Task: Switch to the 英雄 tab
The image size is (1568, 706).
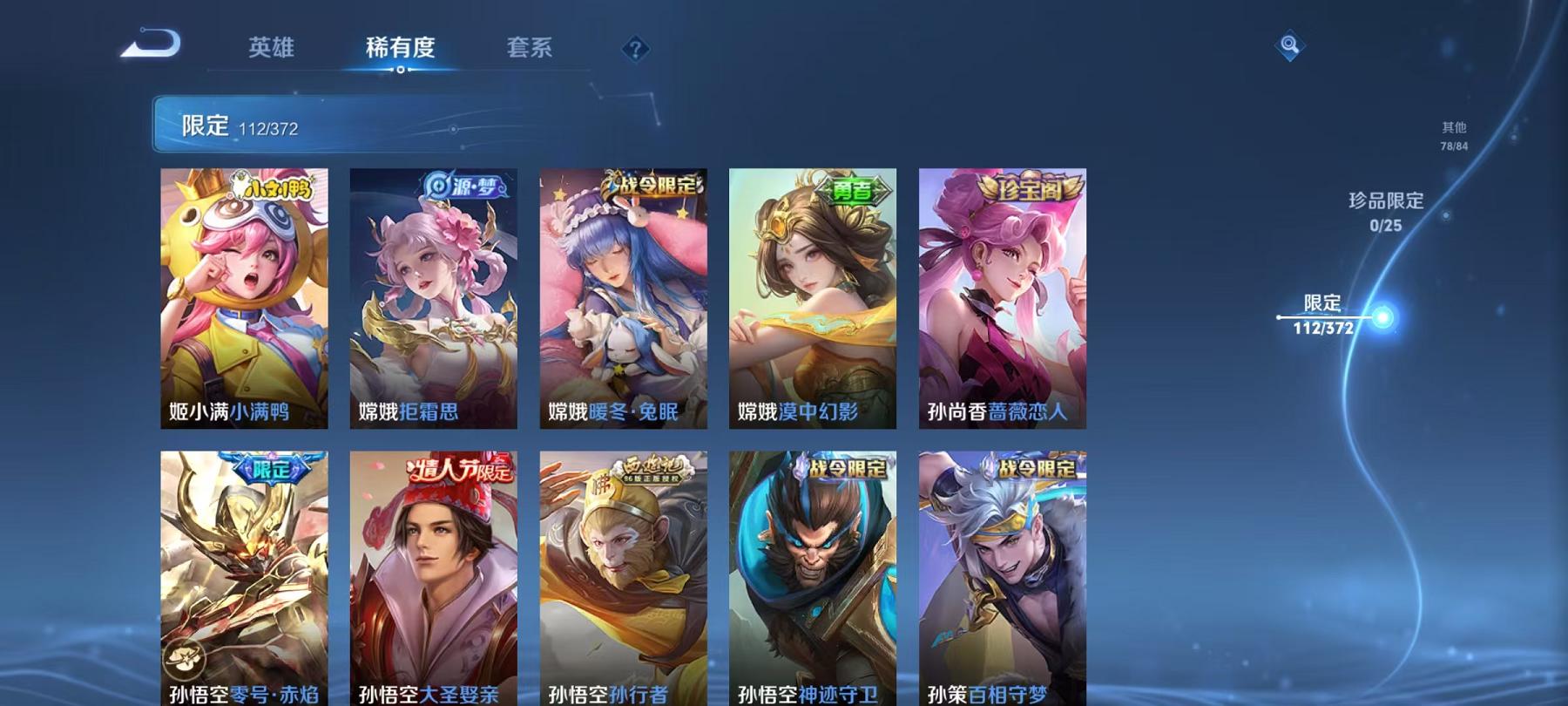Action: [x=274, y=48]
